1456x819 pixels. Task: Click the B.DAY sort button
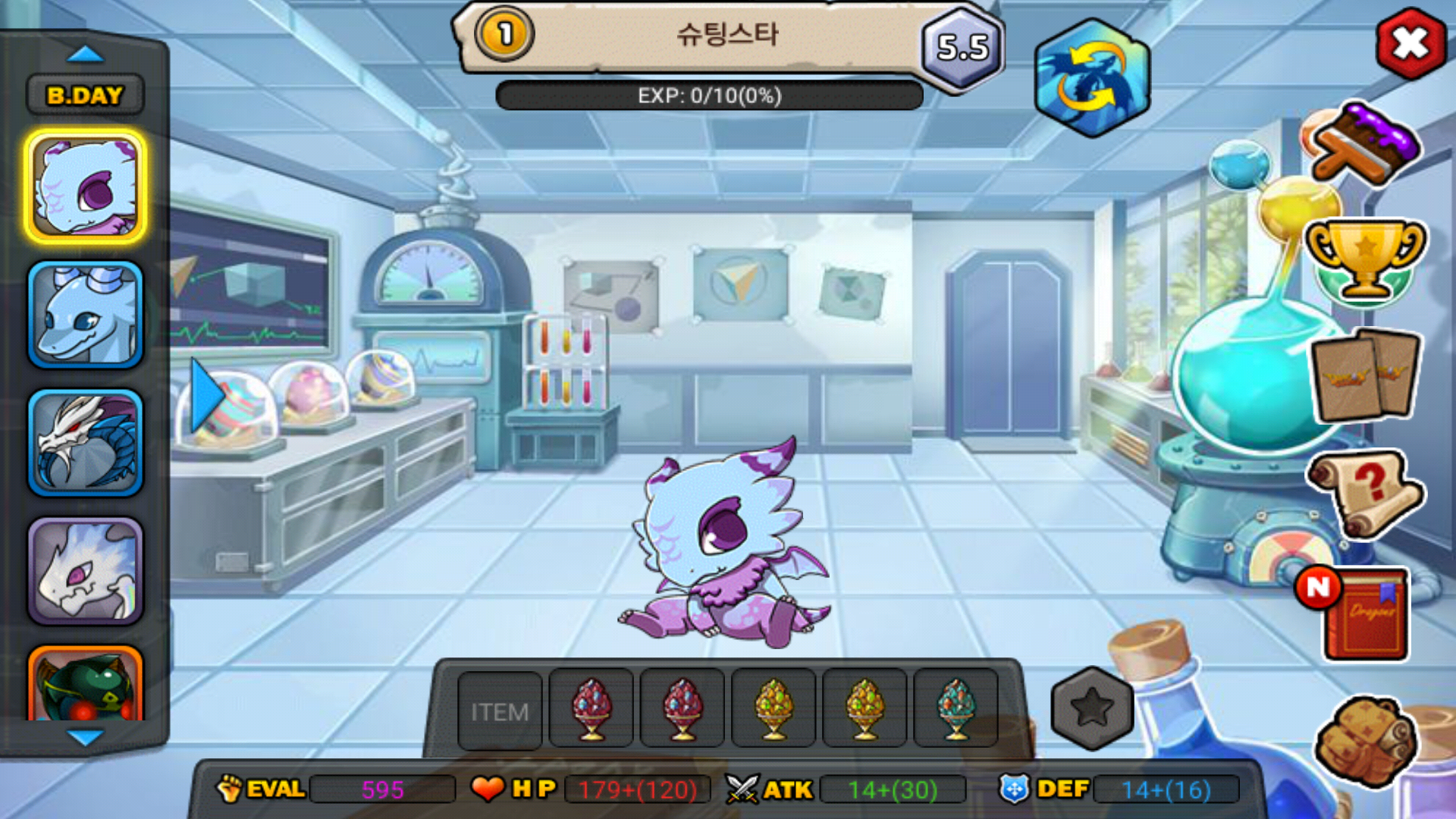coord(85,96)
